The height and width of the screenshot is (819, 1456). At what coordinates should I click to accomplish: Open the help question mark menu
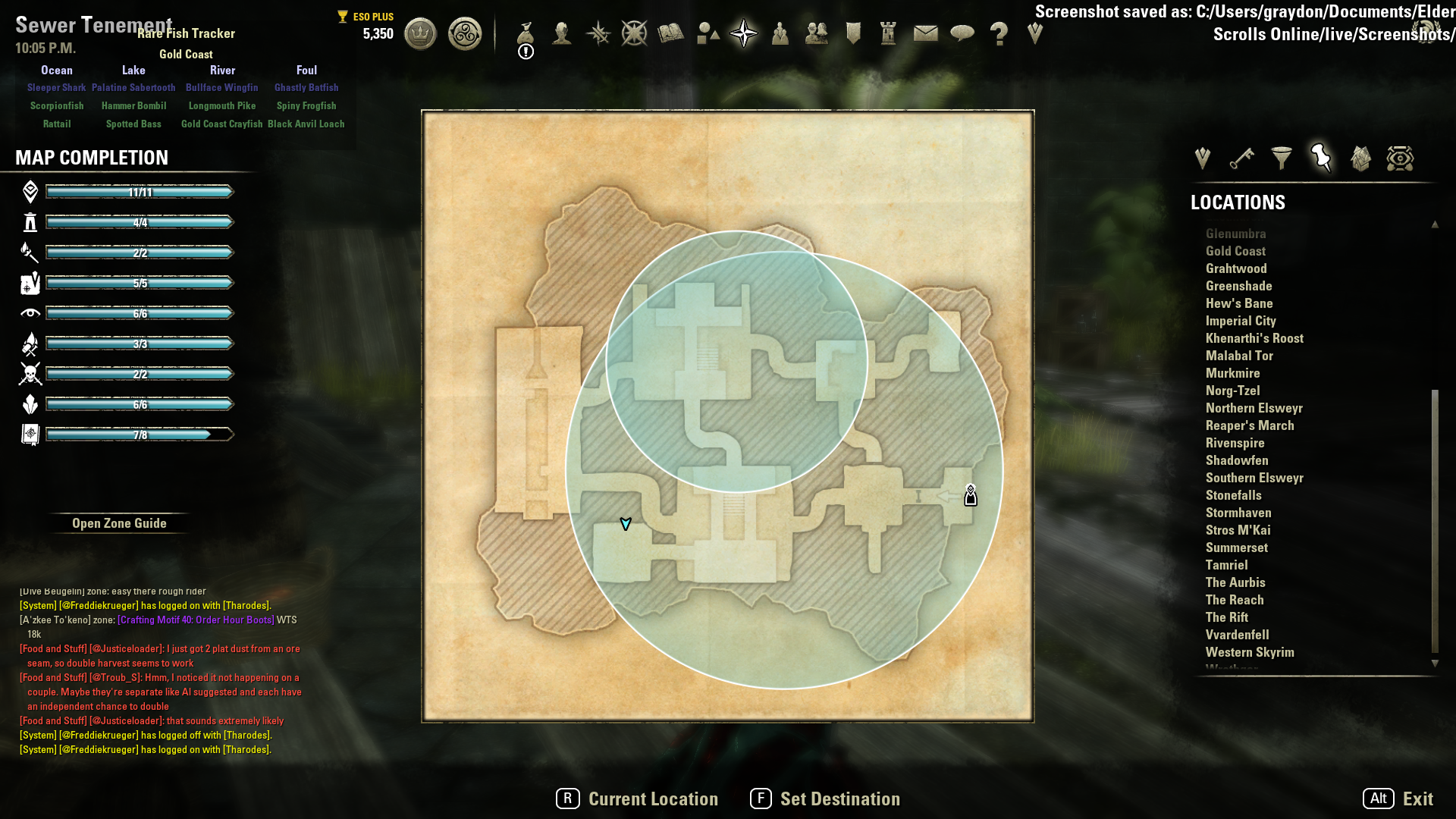tap(999, 33)
